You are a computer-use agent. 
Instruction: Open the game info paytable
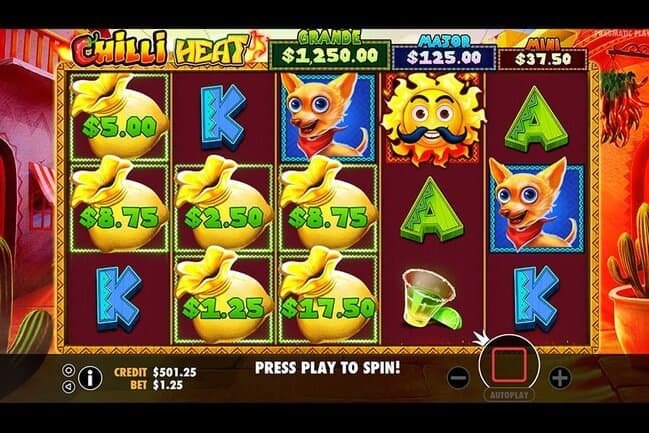tap(90, 377)
